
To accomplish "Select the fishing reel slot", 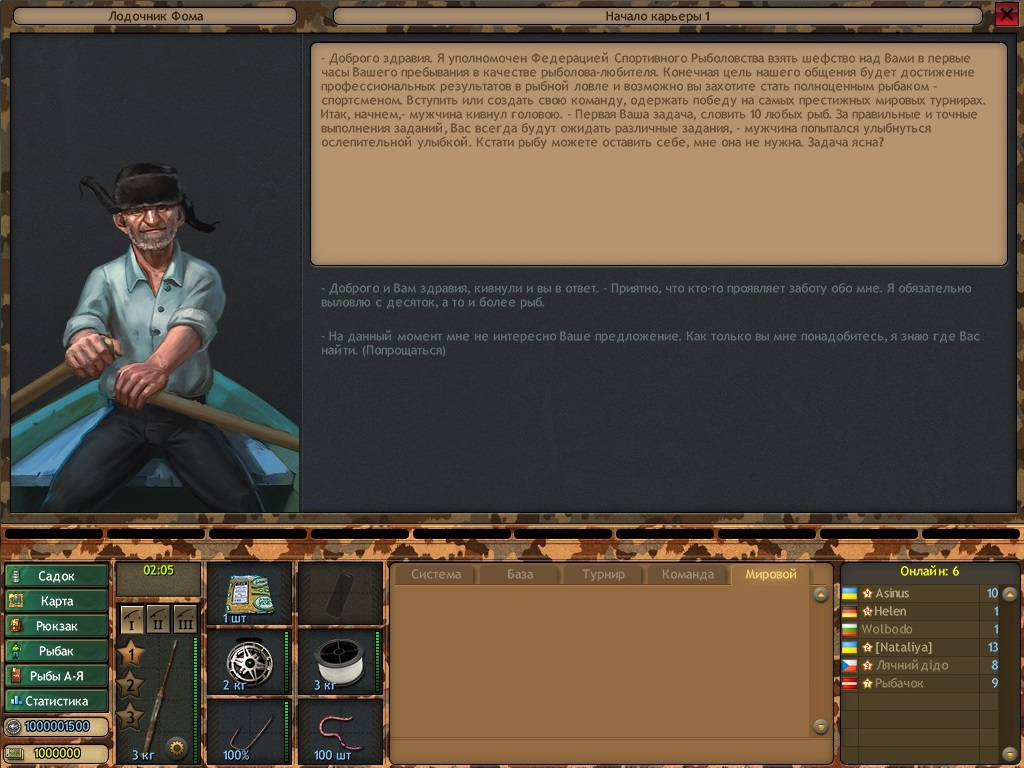I will tap(249, 661).
